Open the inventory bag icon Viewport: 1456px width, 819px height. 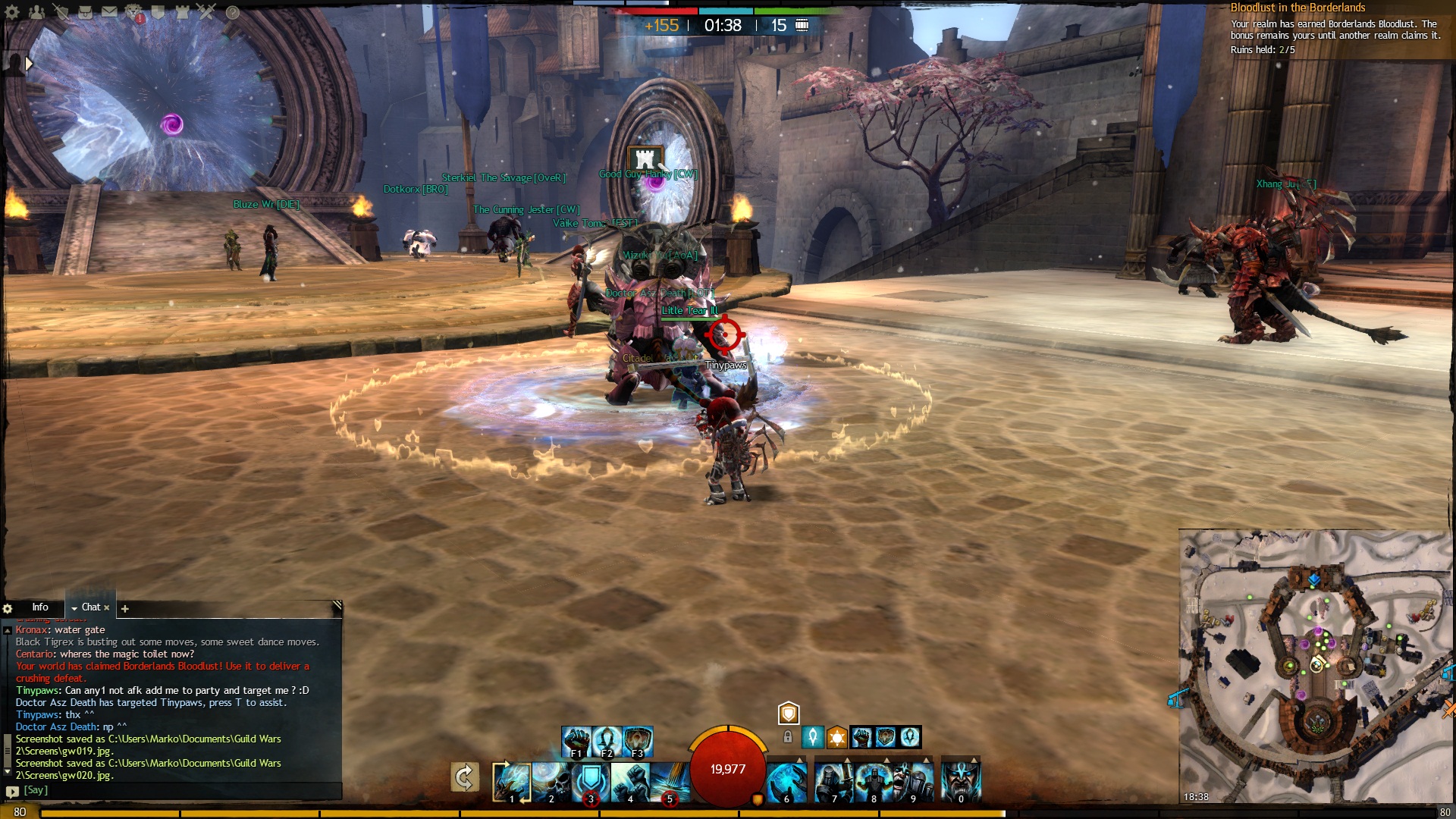[x=86, y=11]
